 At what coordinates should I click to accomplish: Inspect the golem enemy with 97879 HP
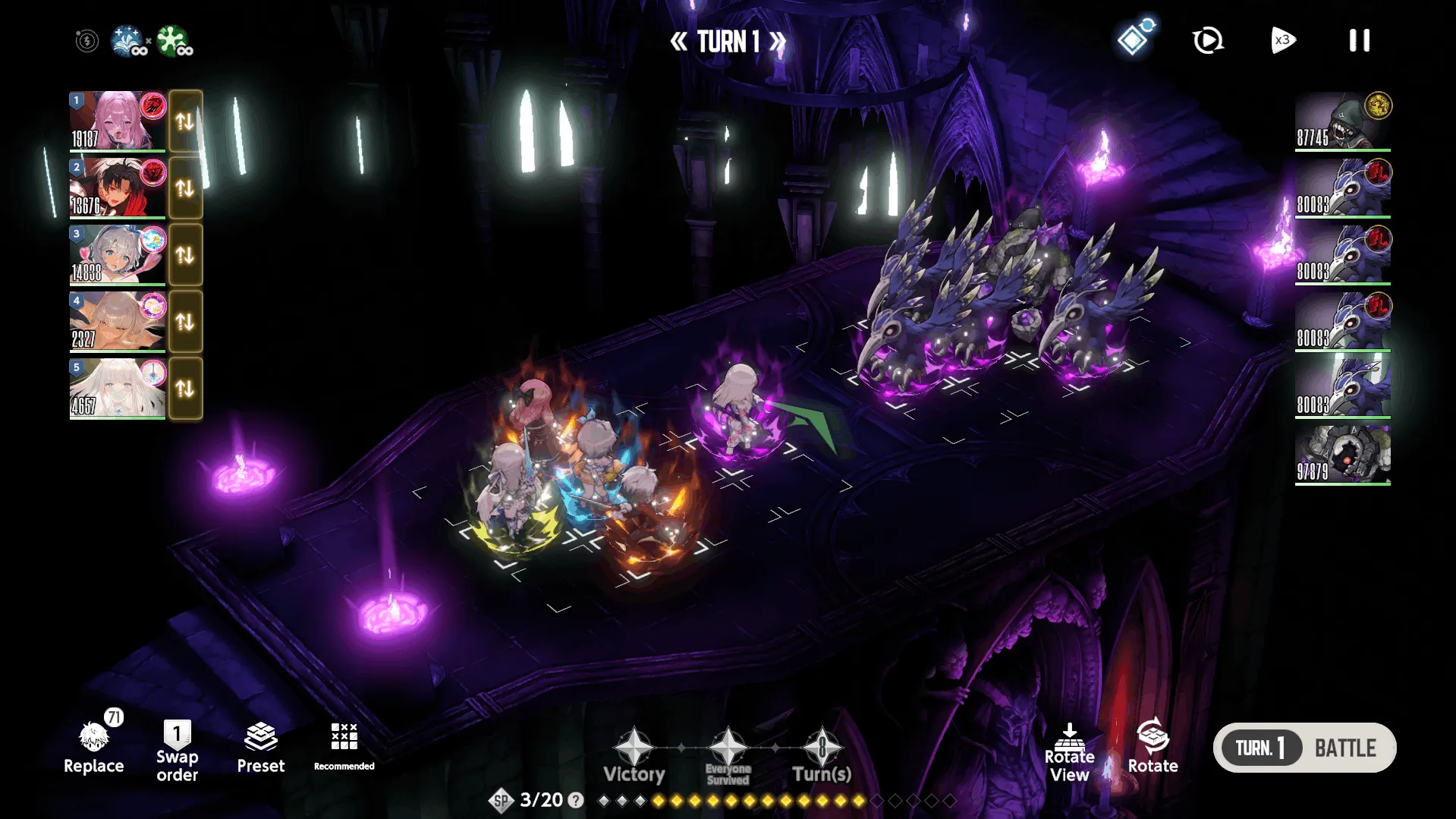[1342, 454]
